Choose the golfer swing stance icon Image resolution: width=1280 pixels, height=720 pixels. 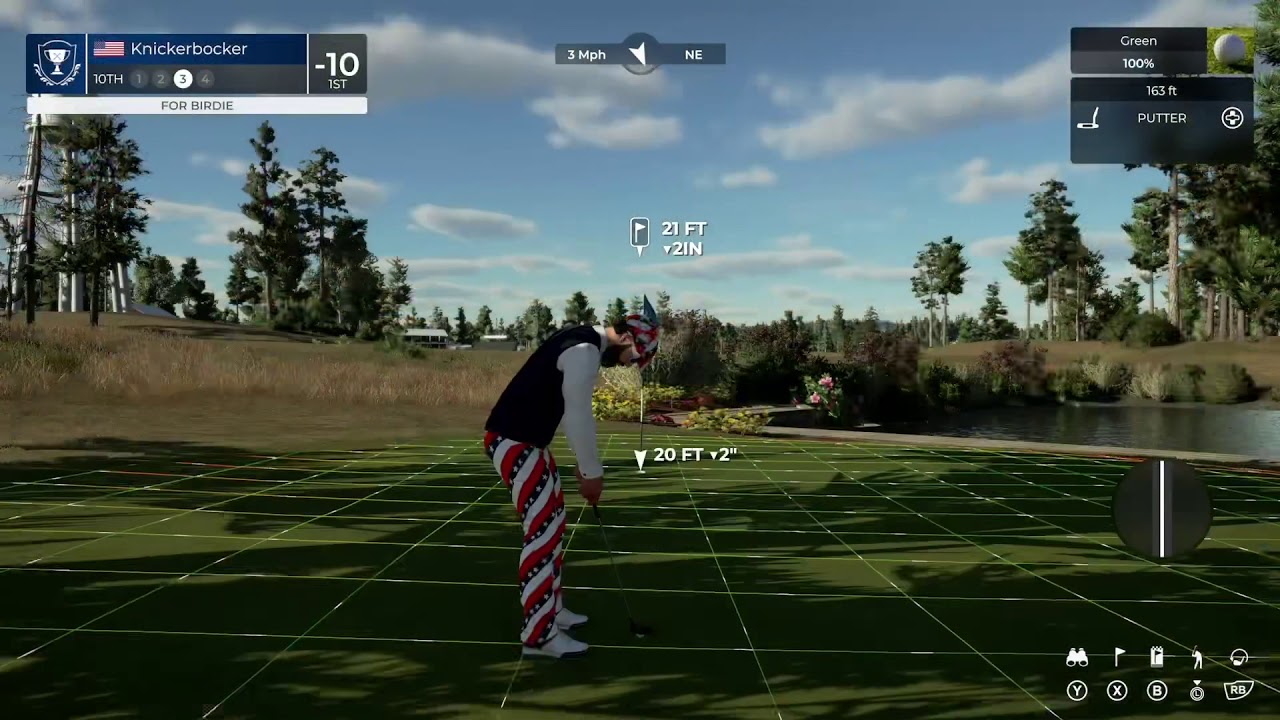coord(1197,657)
